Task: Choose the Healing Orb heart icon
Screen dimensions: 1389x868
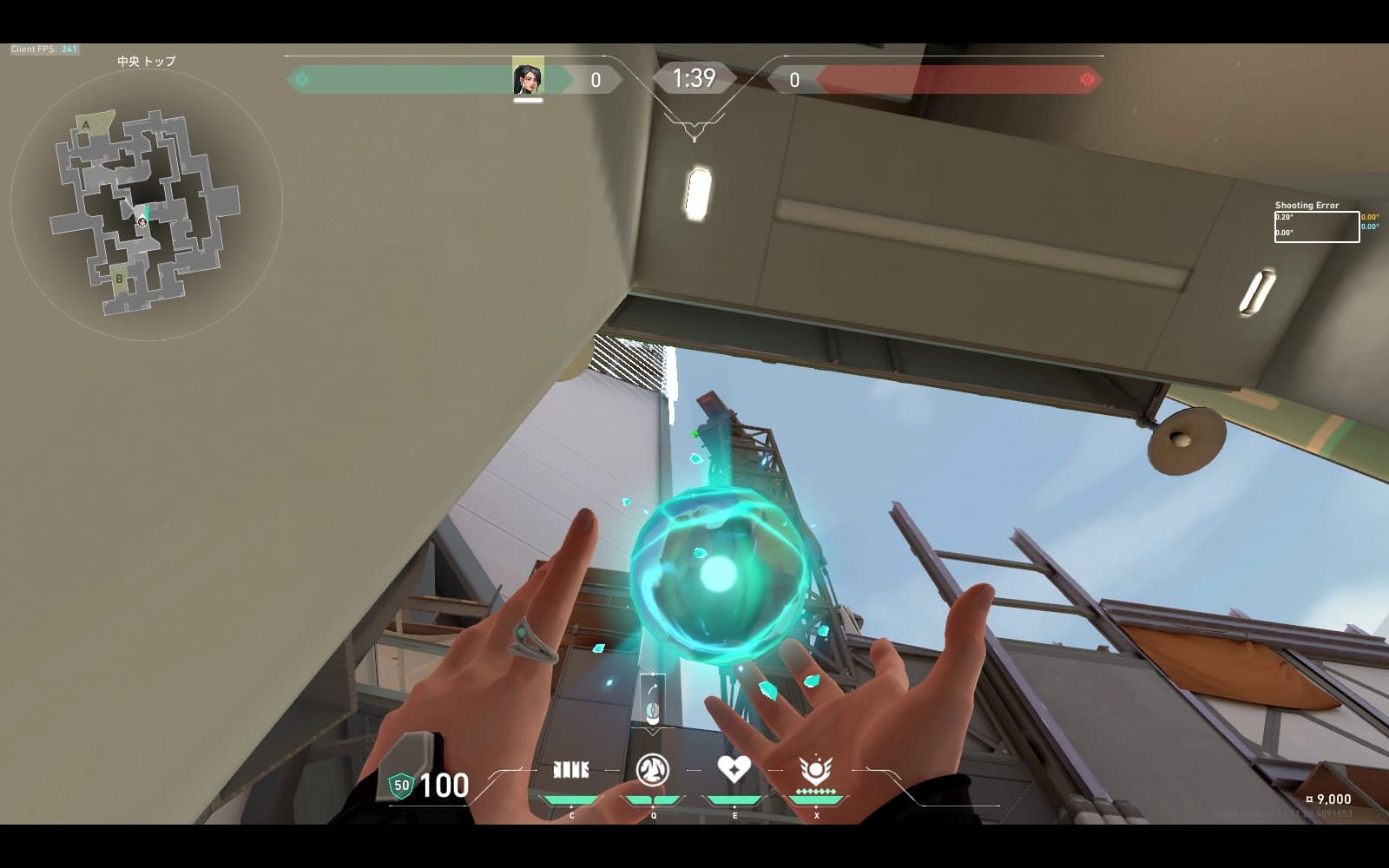Action: pyautogui.click(x=734, y=768)
